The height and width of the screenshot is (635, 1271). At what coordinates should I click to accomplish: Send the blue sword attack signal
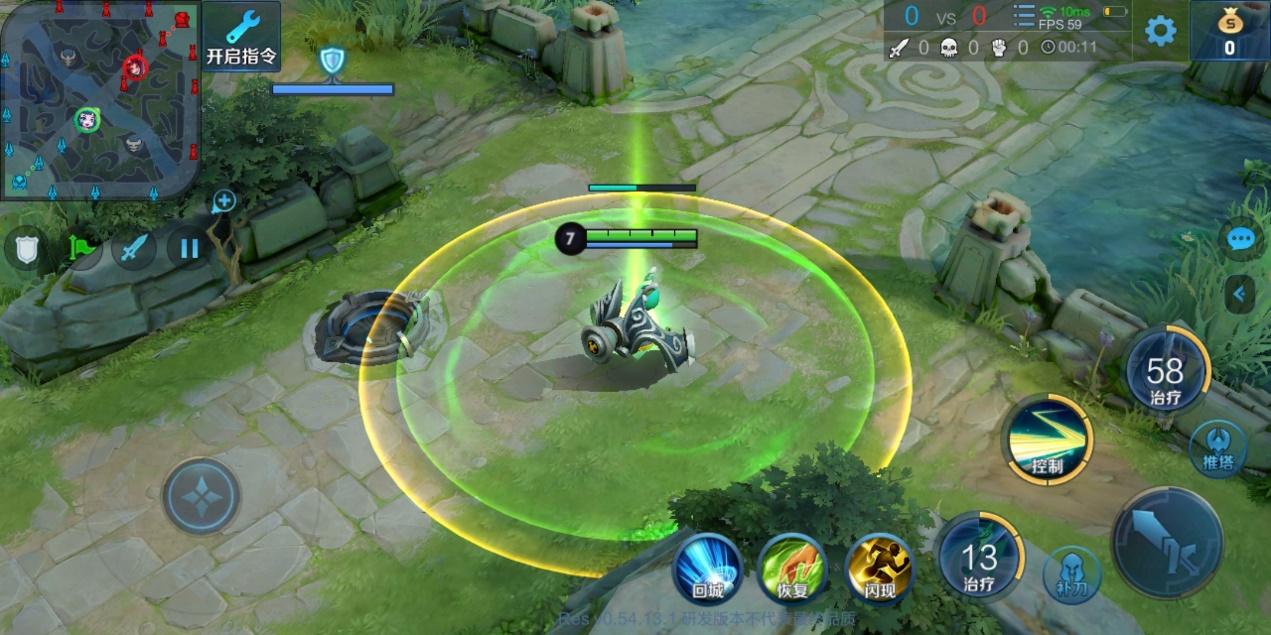133,248
